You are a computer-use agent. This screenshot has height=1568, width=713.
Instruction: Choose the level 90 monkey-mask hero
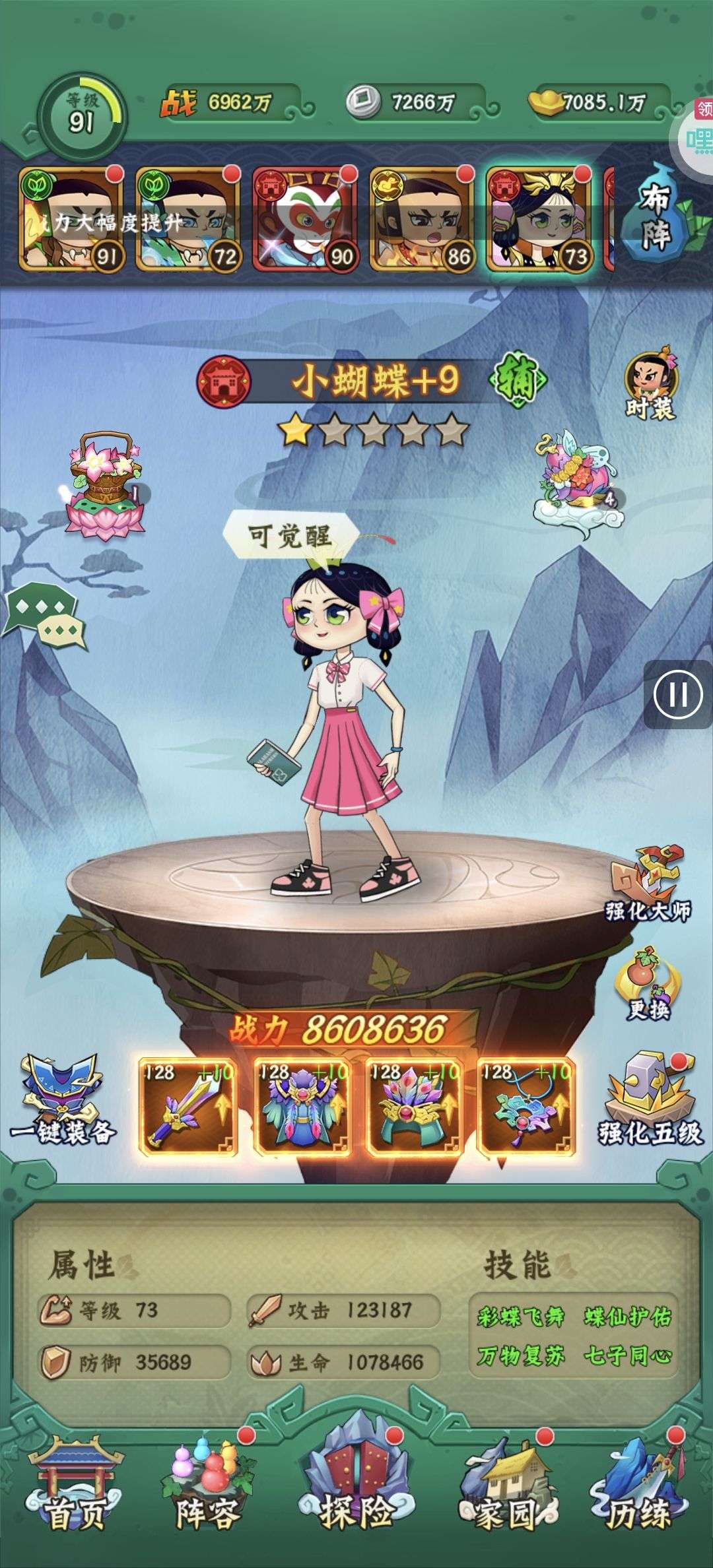pos(305,219)
